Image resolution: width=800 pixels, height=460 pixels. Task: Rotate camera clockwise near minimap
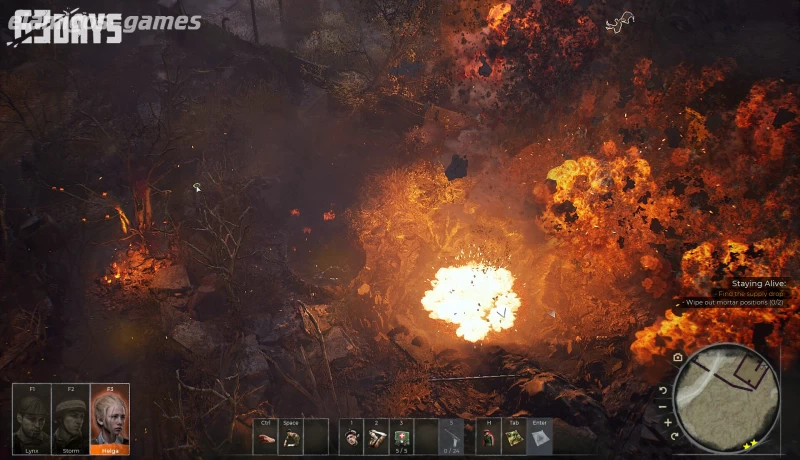pyautogui.click(x=676, y=436)
